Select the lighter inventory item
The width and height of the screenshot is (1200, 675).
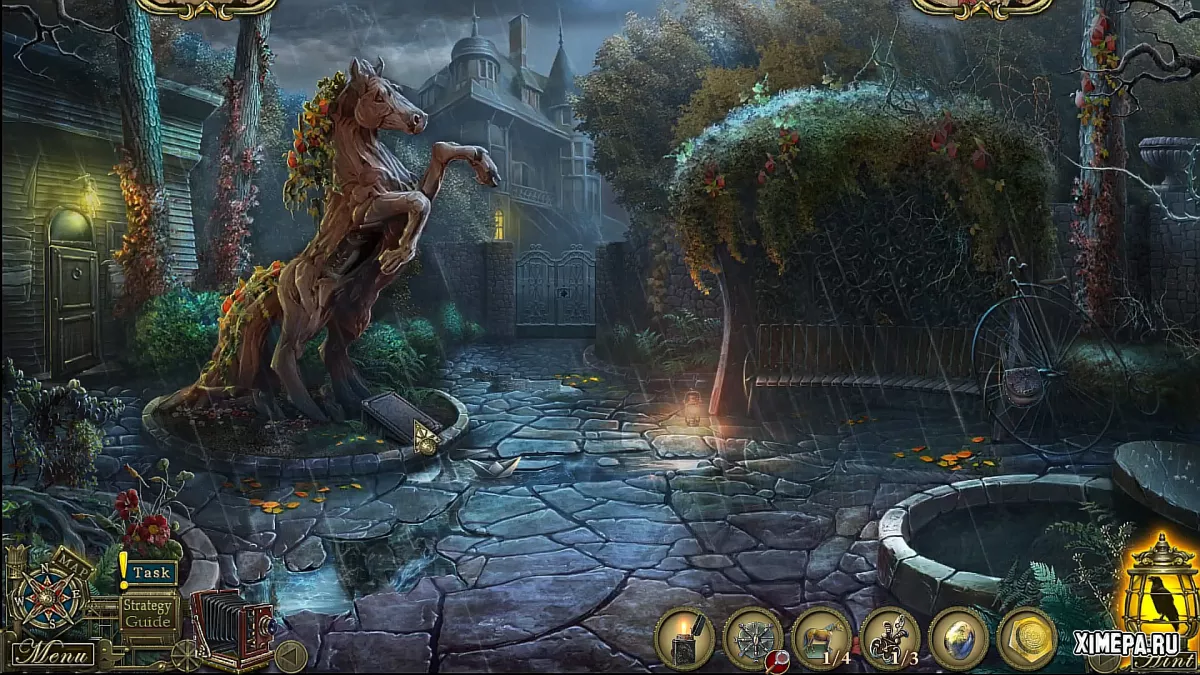click(x=685, y=638)
